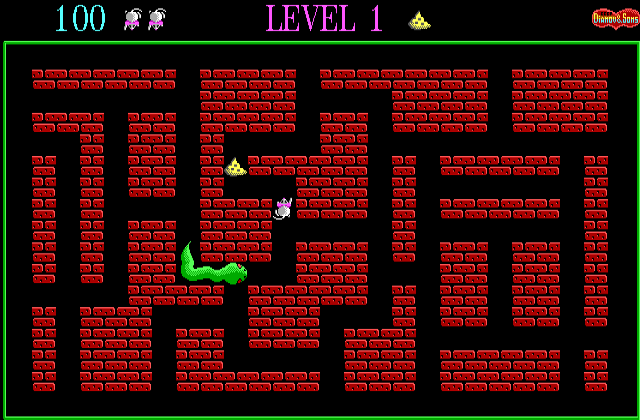The width and height of the screenshot is (640, 420).
Task: Click the Diamond & Sons logo
Action: (614, 18)
